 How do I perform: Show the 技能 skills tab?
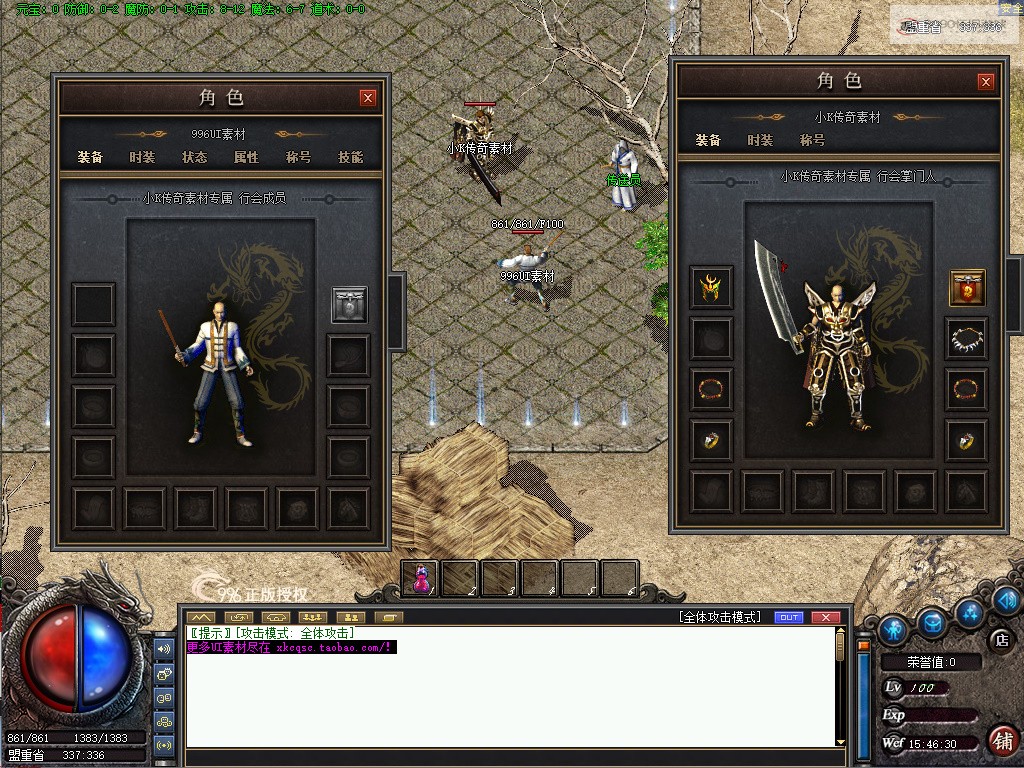pos(350,157)
